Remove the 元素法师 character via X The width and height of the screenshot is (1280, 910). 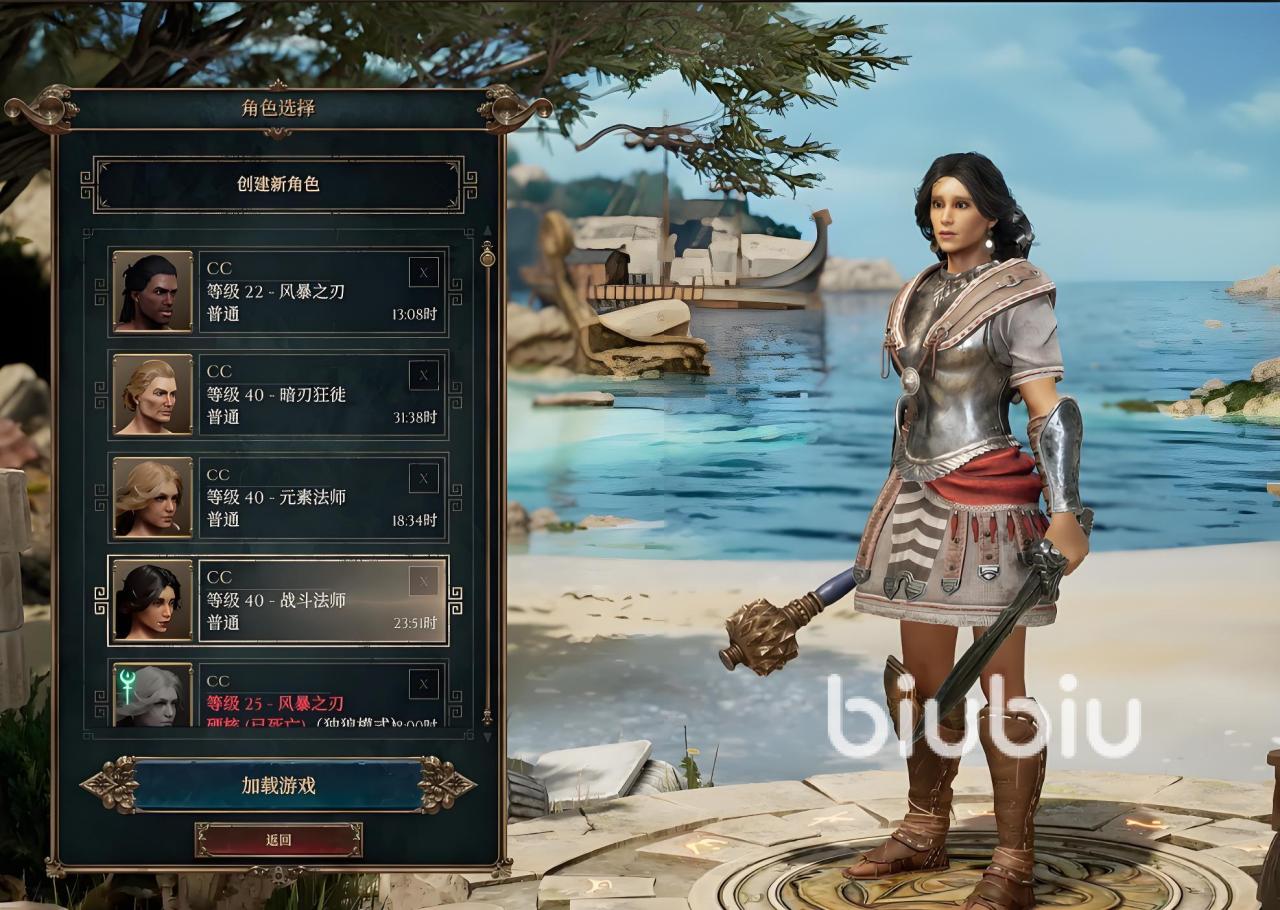[x=423, y=478]
